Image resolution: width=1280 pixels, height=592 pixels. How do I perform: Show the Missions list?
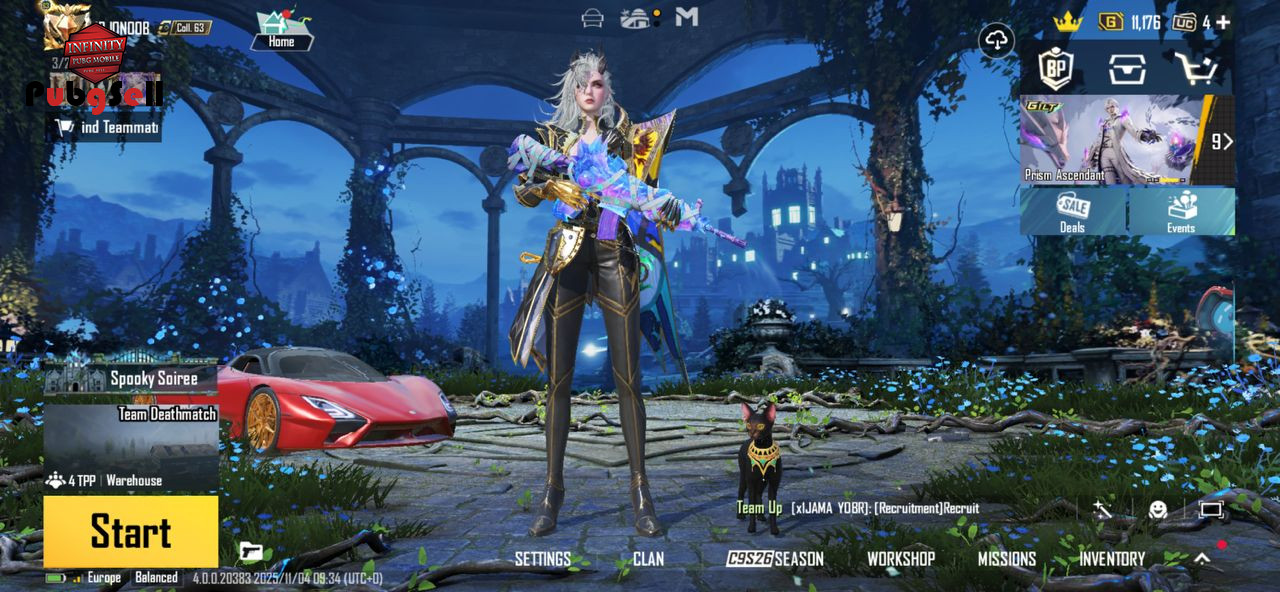pos(1006,559)
